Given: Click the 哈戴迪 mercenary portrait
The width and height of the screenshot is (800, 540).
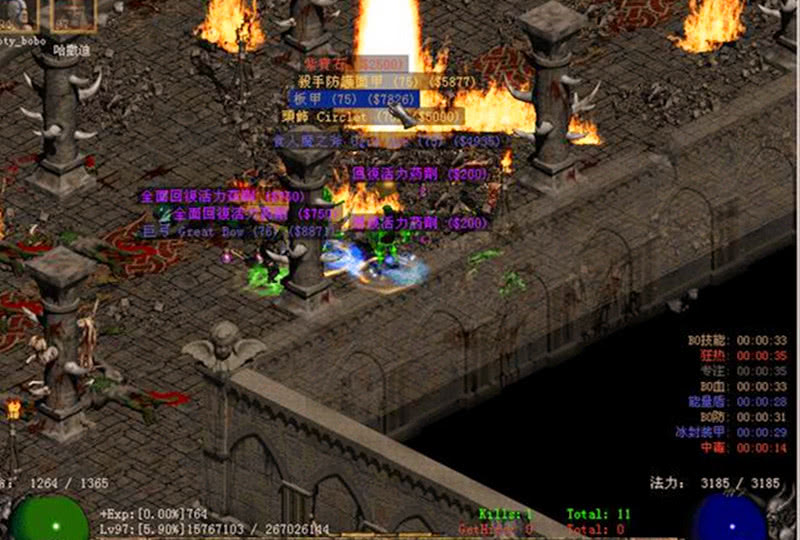Looking at the screenshot, I should tap(74, 15).
